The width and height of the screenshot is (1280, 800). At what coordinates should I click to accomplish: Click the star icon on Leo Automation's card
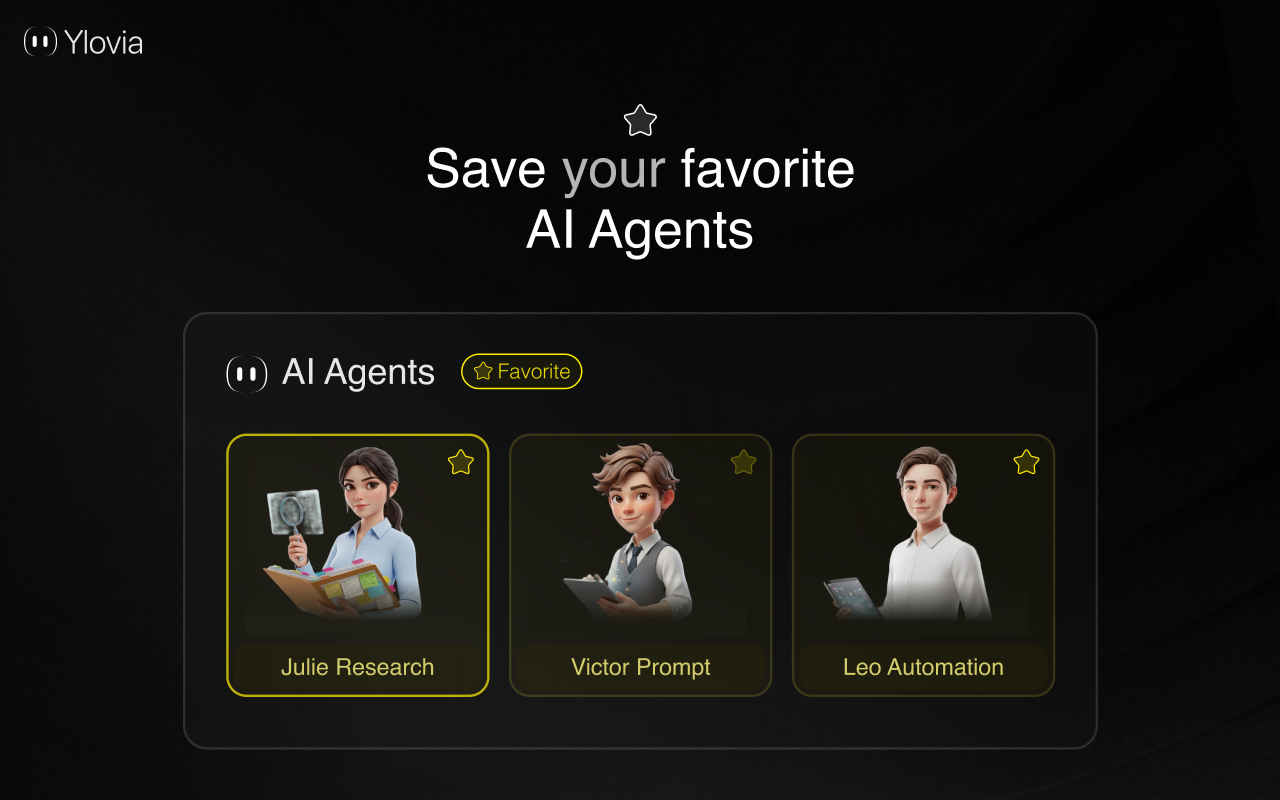pos(1026,462)
